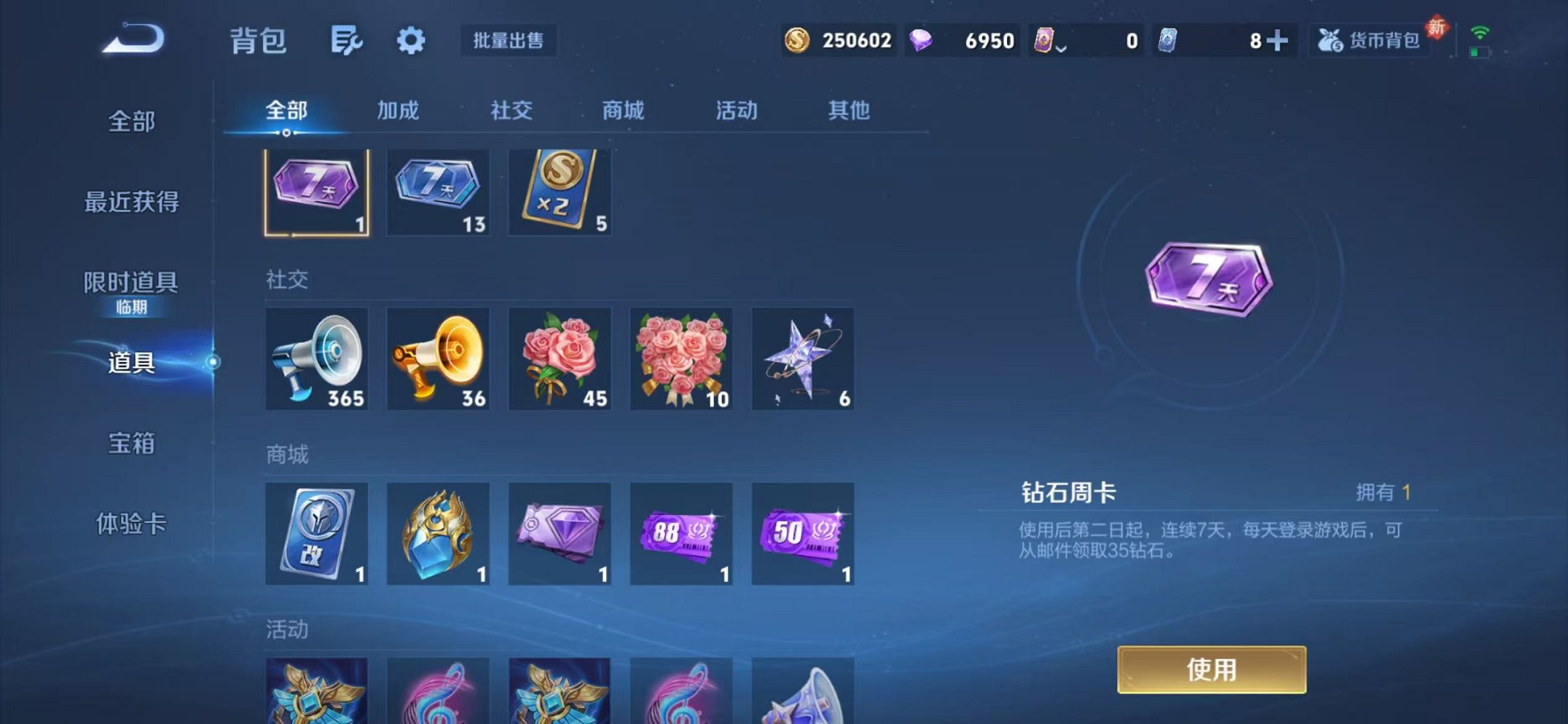Switch to the 其他 tab
The height and width of the screenshot is (724, 1568).
pos(850,111)
